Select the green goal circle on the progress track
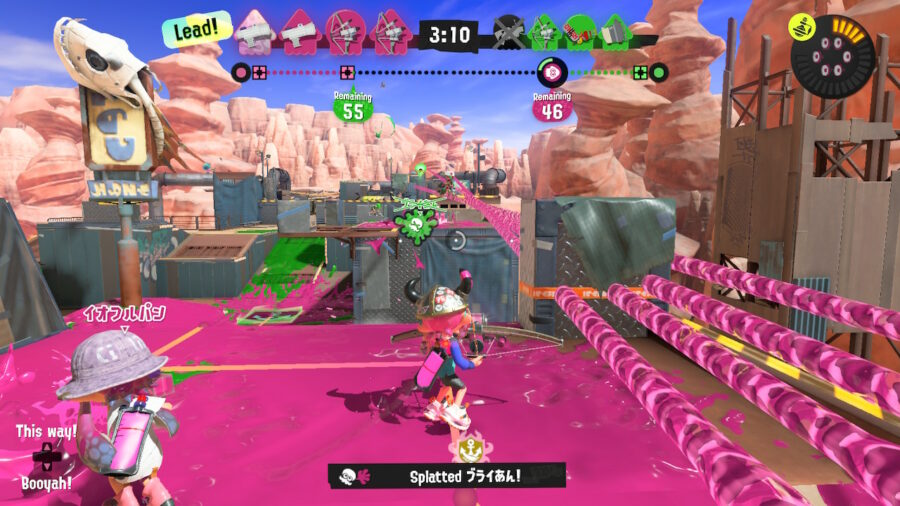Viewport: 900px width, 506px height. 658,72
